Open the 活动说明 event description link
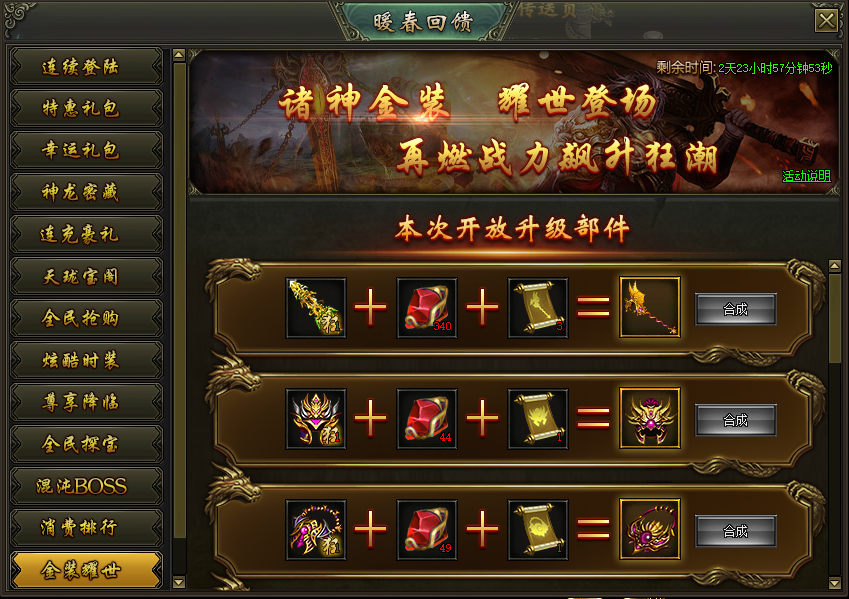This screenshot has height=599, width=849. pyautogui.click(x=806, y=176)
